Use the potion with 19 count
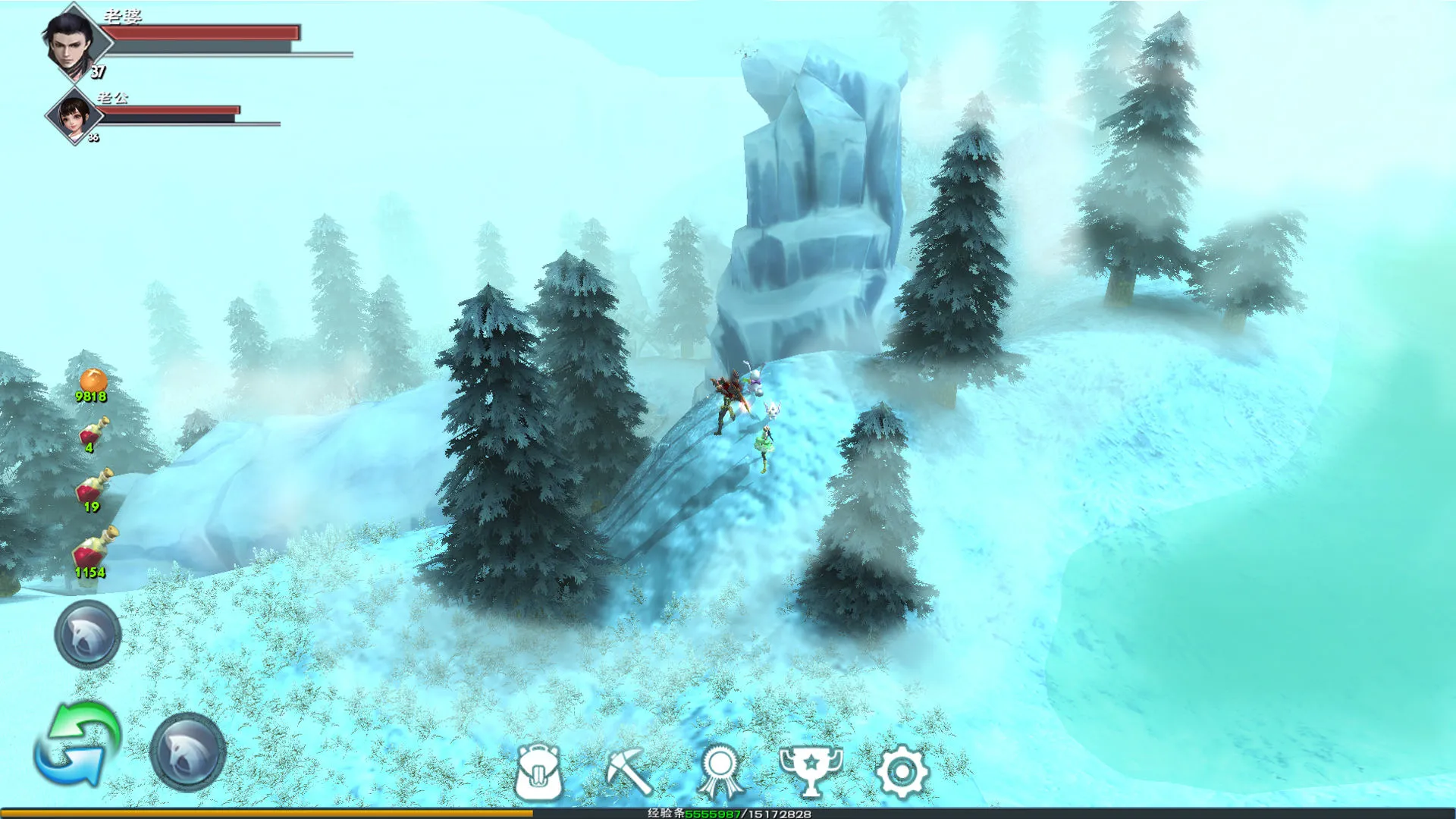 tap(93, 487)
